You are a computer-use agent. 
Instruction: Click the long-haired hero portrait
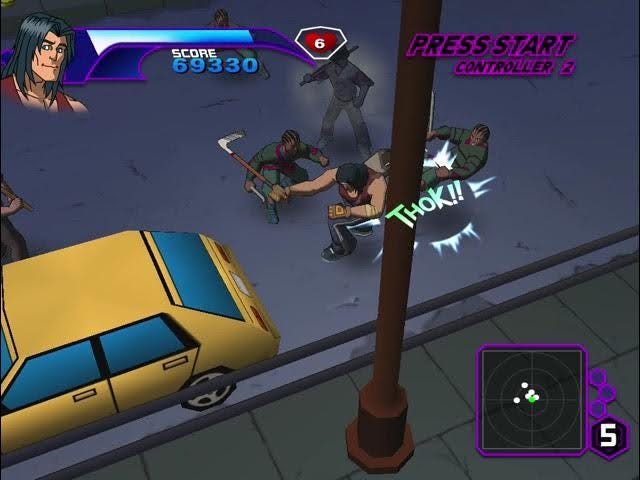(42, 60)
